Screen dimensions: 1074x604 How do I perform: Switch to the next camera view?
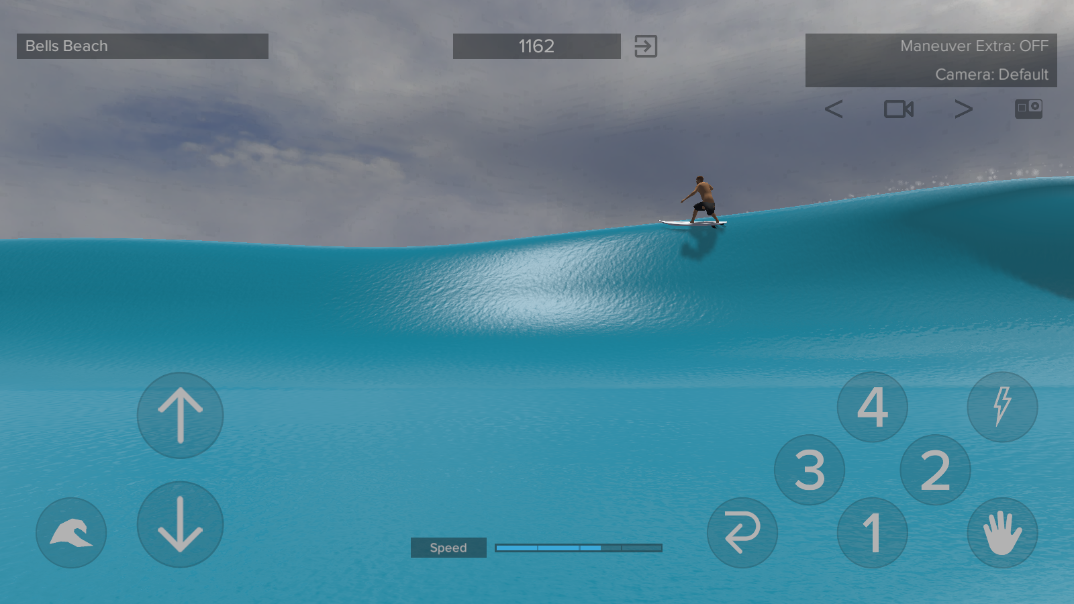pyautogui.click(x=963, y=110)
